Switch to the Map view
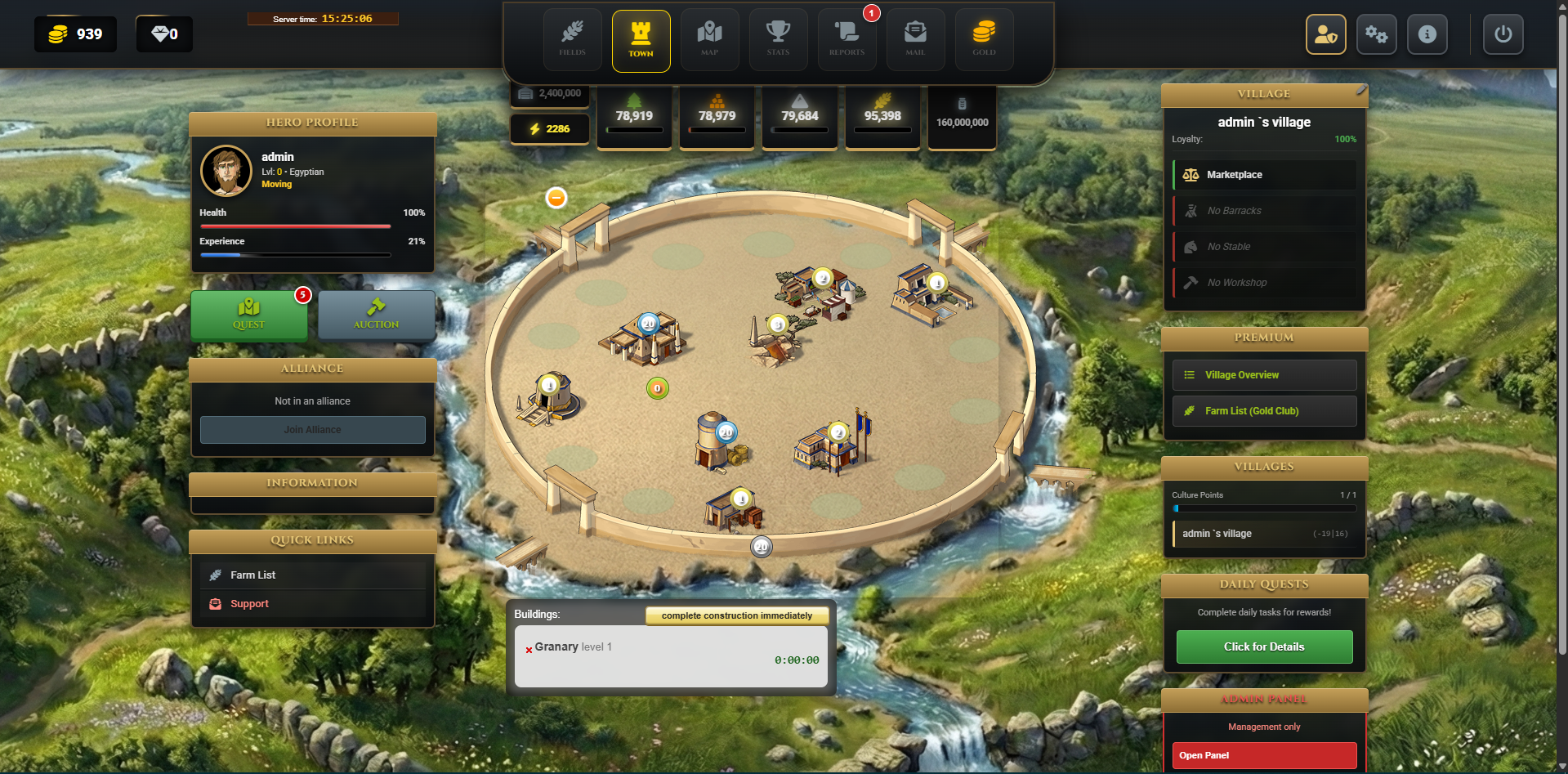Viewport: 1568px width, 774px height. 709,39
